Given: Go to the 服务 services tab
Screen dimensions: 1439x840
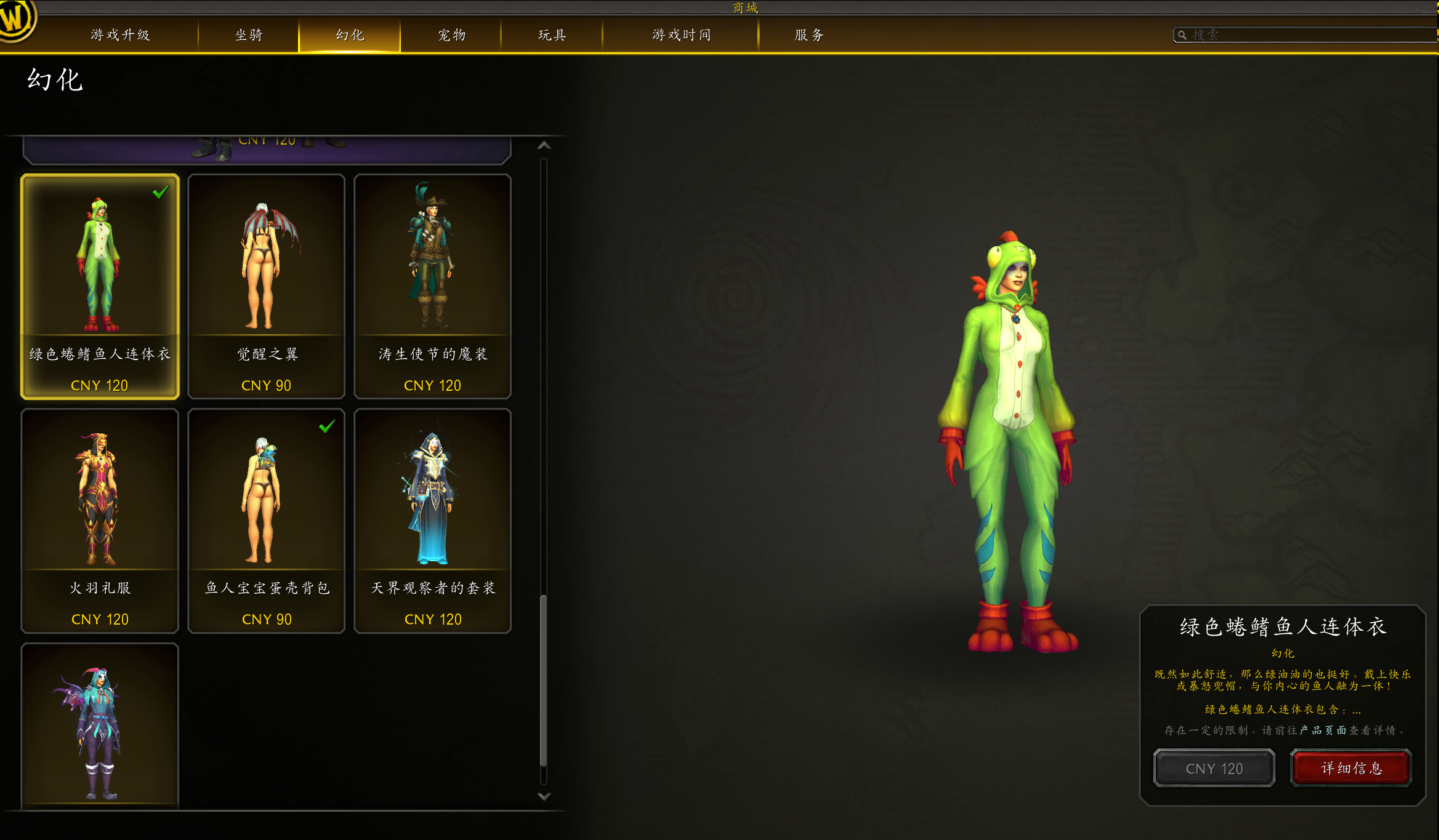Looking at the screenshot, I should [809, 35].
